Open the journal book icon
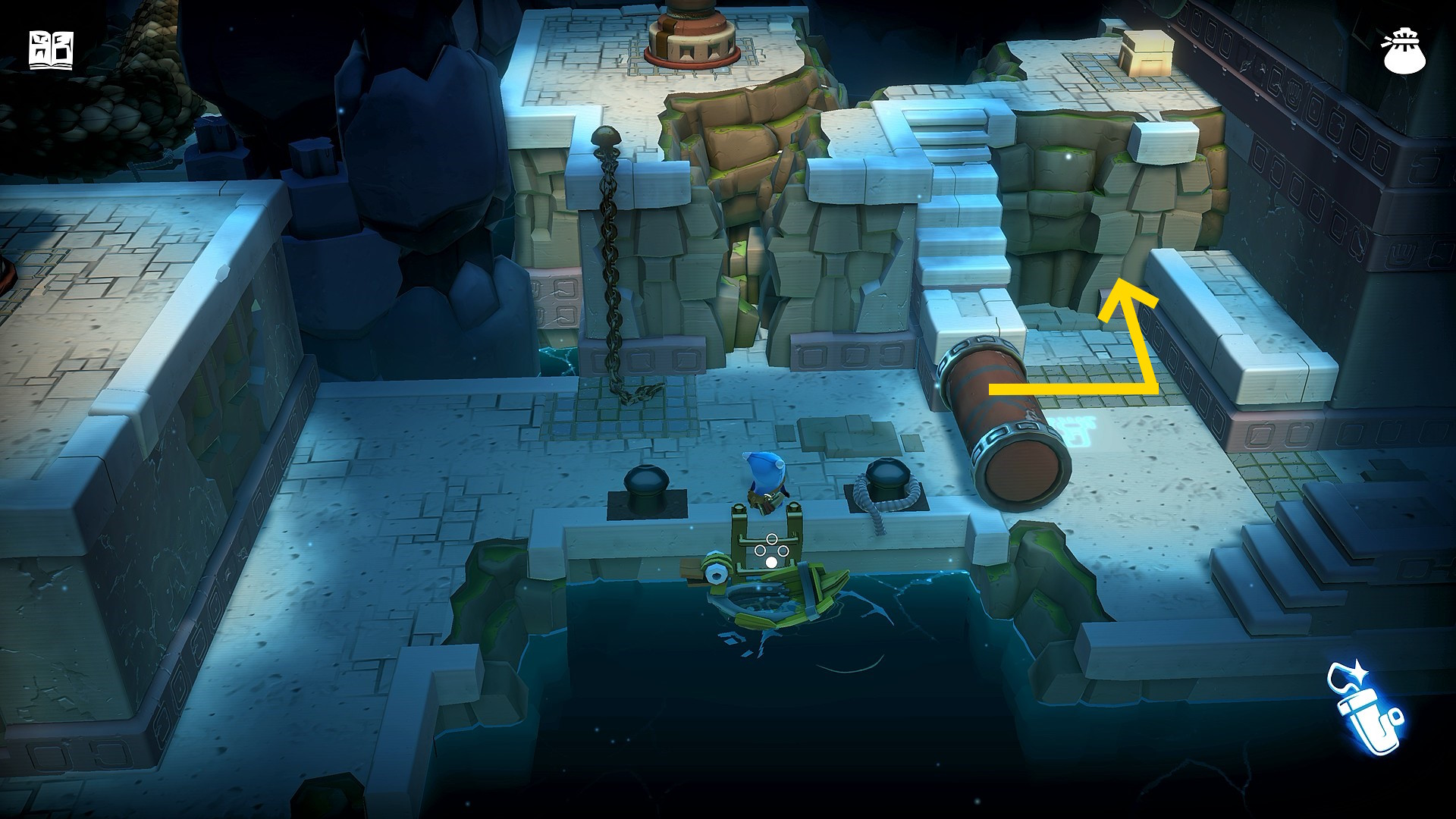The width and height of the screenshot is (1456, 819). [x=51, y=51]
